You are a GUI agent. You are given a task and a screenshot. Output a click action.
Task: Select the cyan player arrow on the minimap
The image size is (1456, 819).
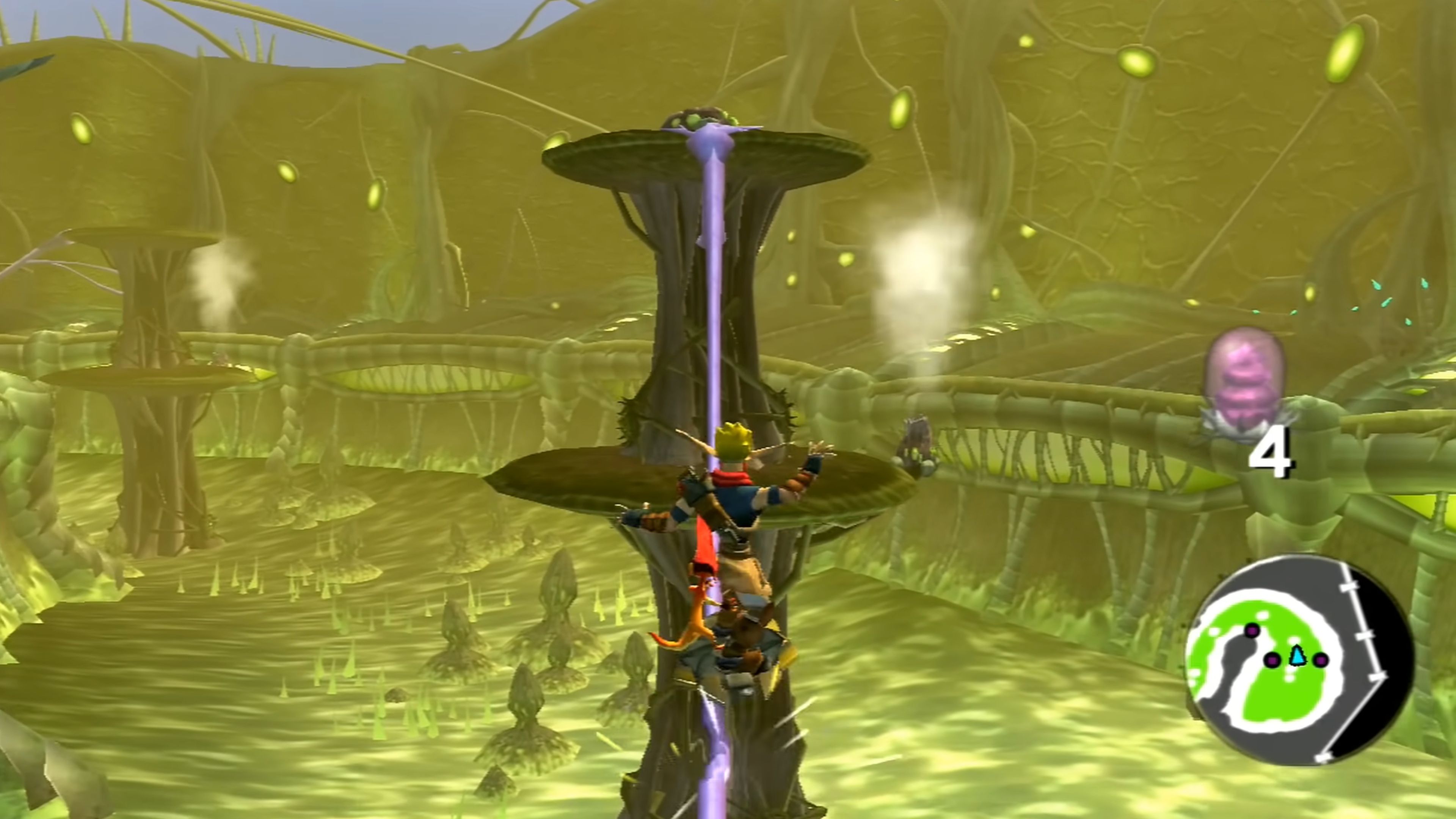(x=1298, y=656)
